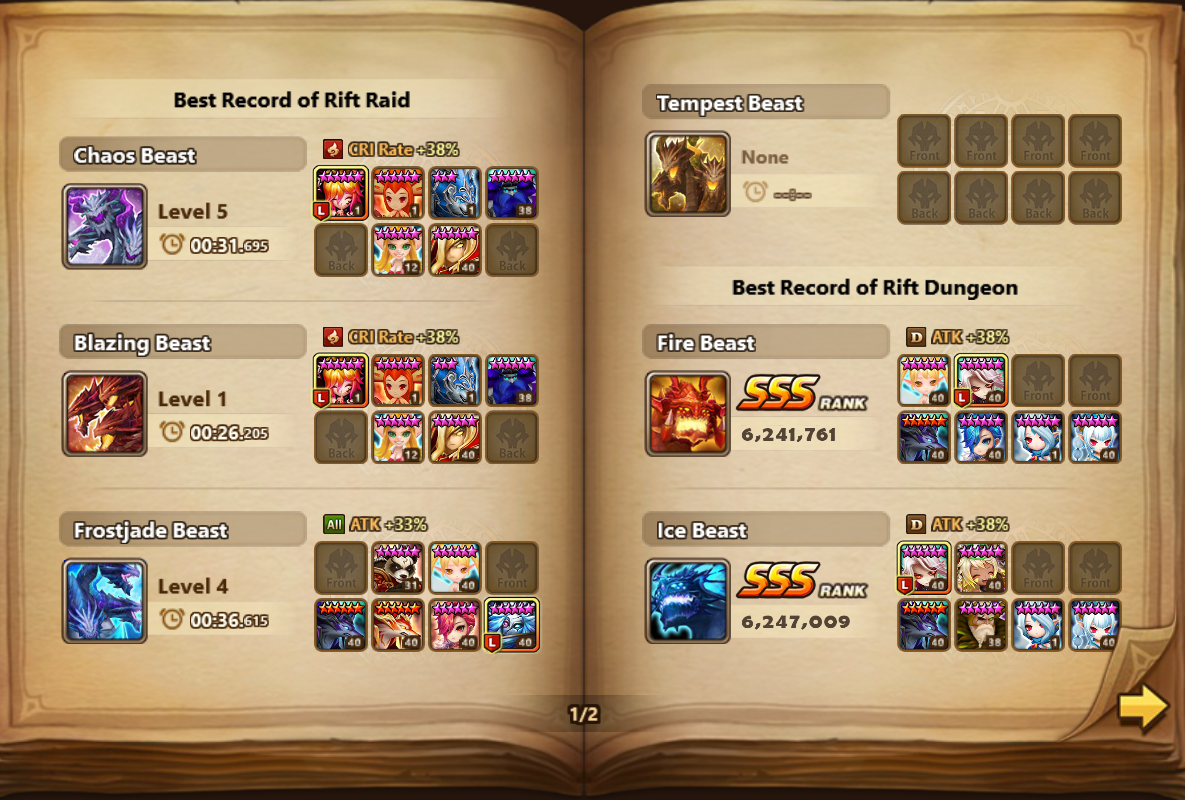
Task: Click the raccoon monster in Frostjade team
Action: [398, 568]
